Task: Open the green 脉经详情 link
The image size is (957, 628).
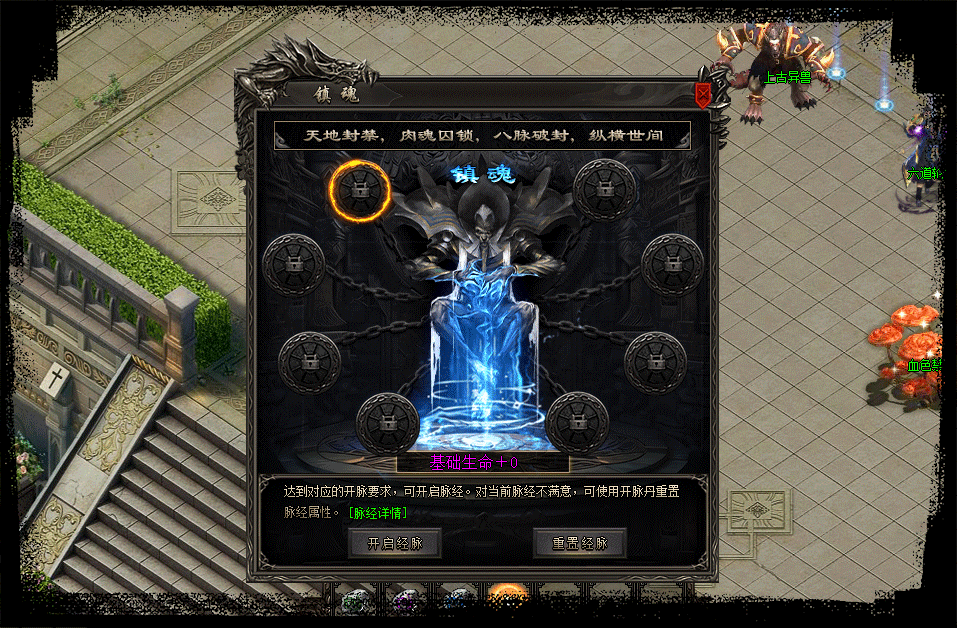Action: click(x=377, y=513)
